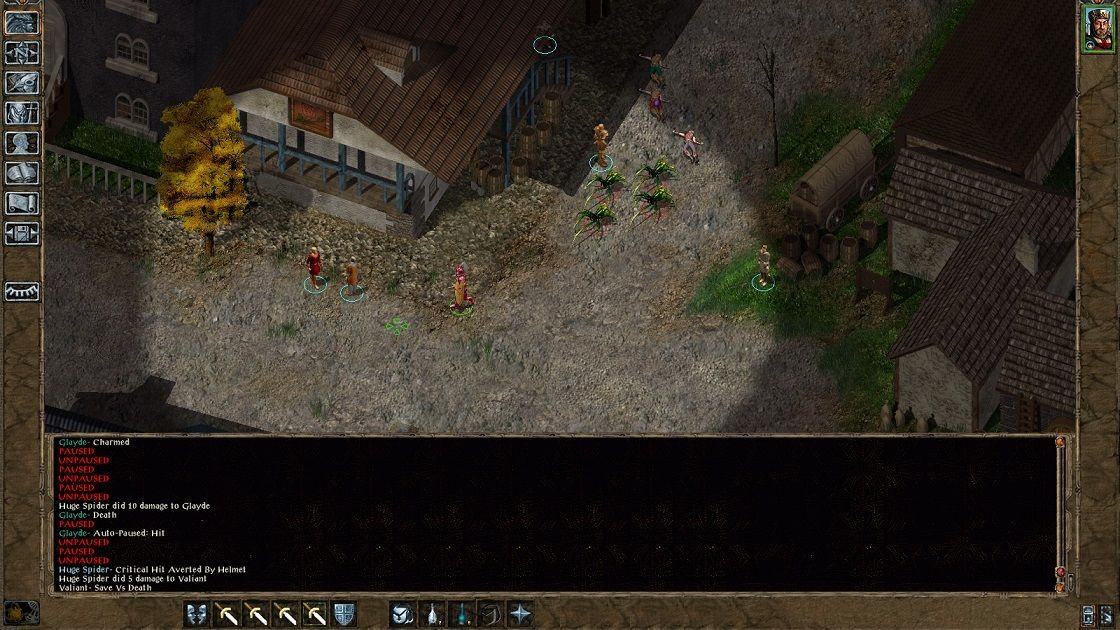Image resolution: width=1120 pixels, height=630 pixels.
Task: Click the rest button with the closed eye
Action: tap(22, 291)
